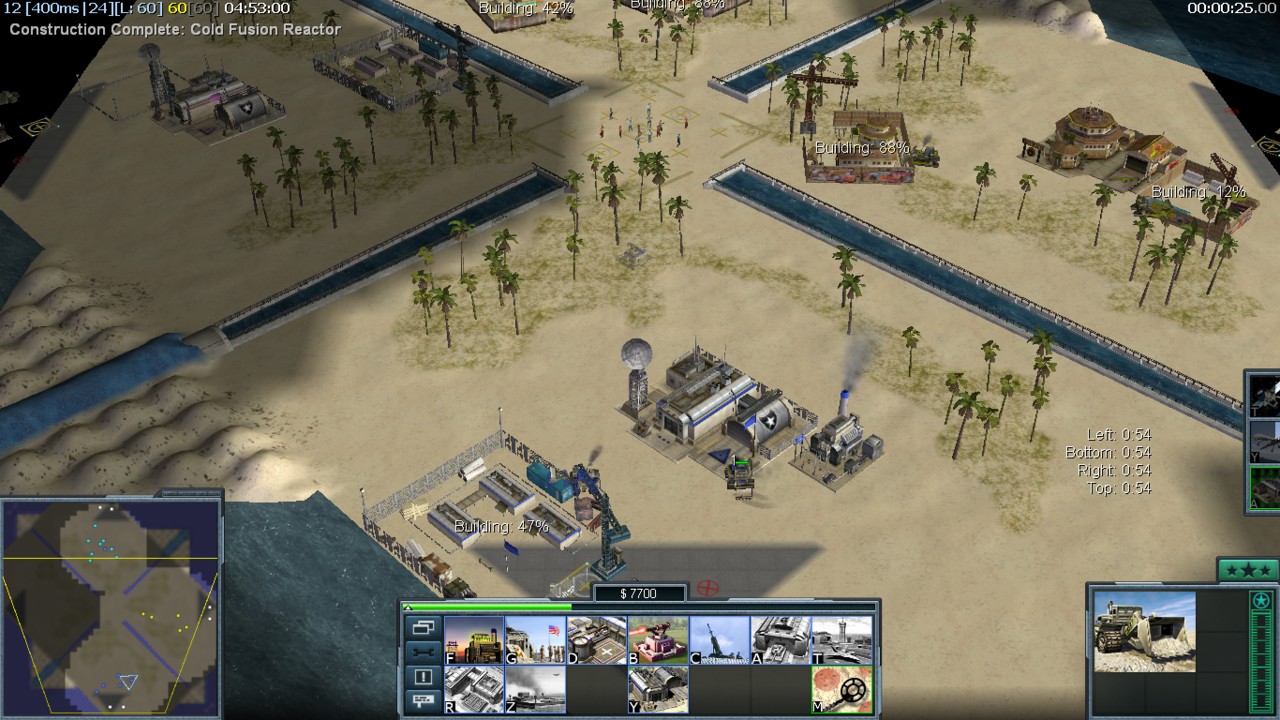Image resolution: width=1280 pixels, height=720 pixels.
Task: Build a Cold Fusion Reactor
Action: coord(474,640)
